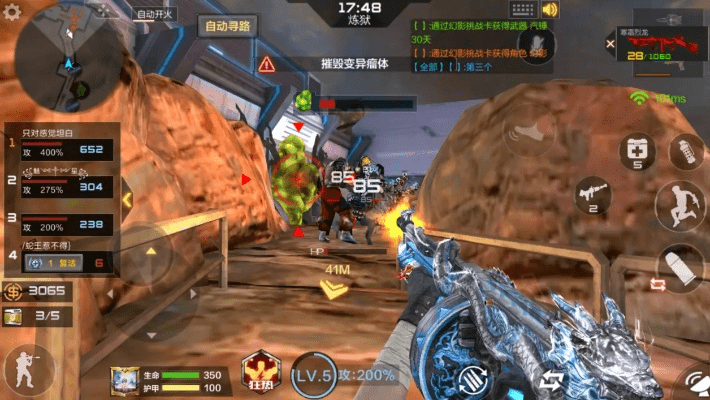The image size is (710, 400).
Task: Fire the rocket launcher skill
Action: tap(592, 192)
